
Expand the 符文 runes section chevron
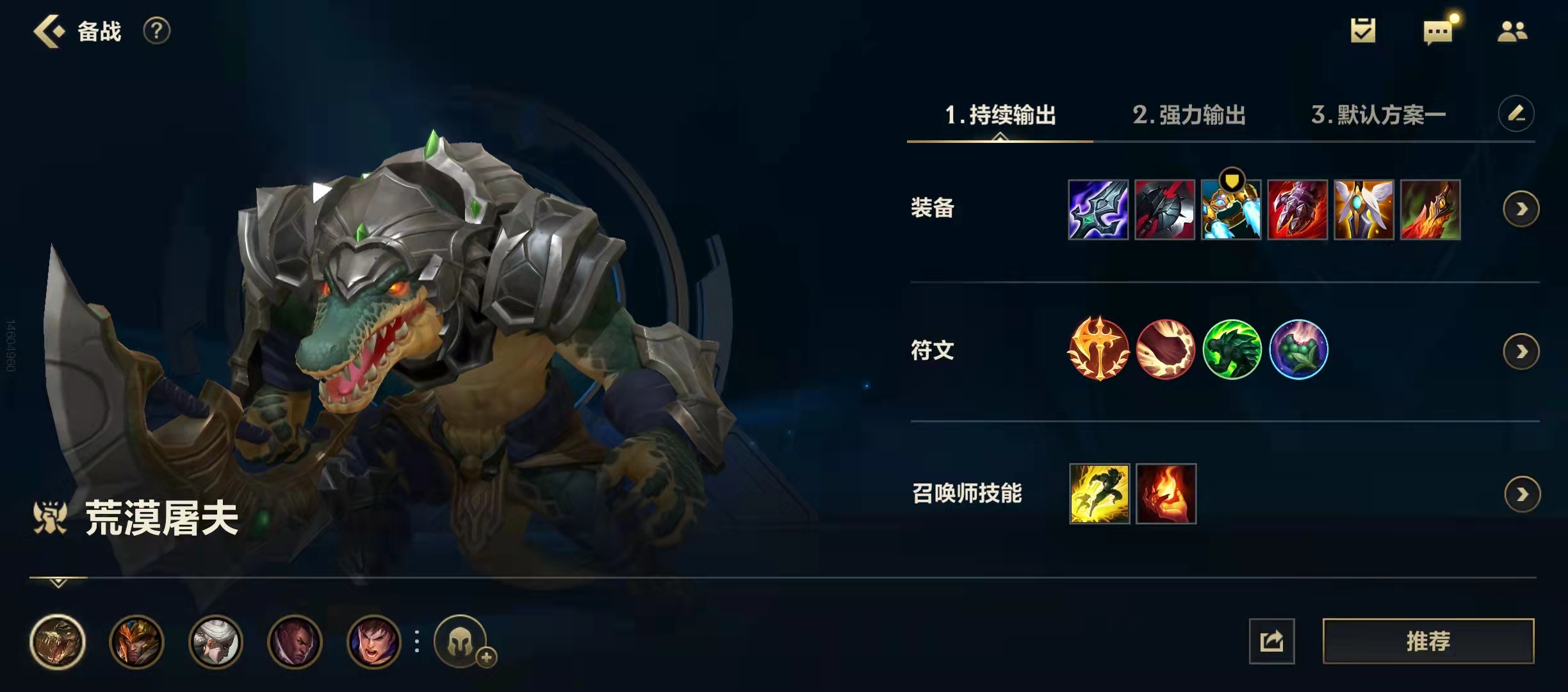pos(1522,350)
